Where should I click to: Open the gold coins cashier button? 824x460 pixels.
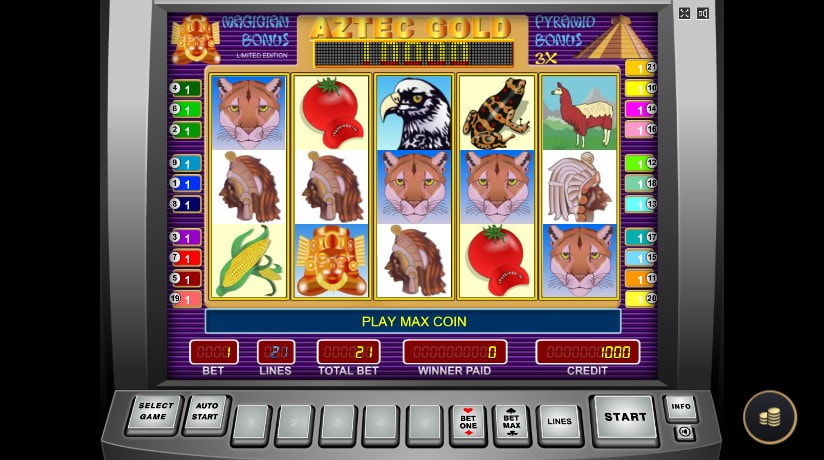[769, 417]
